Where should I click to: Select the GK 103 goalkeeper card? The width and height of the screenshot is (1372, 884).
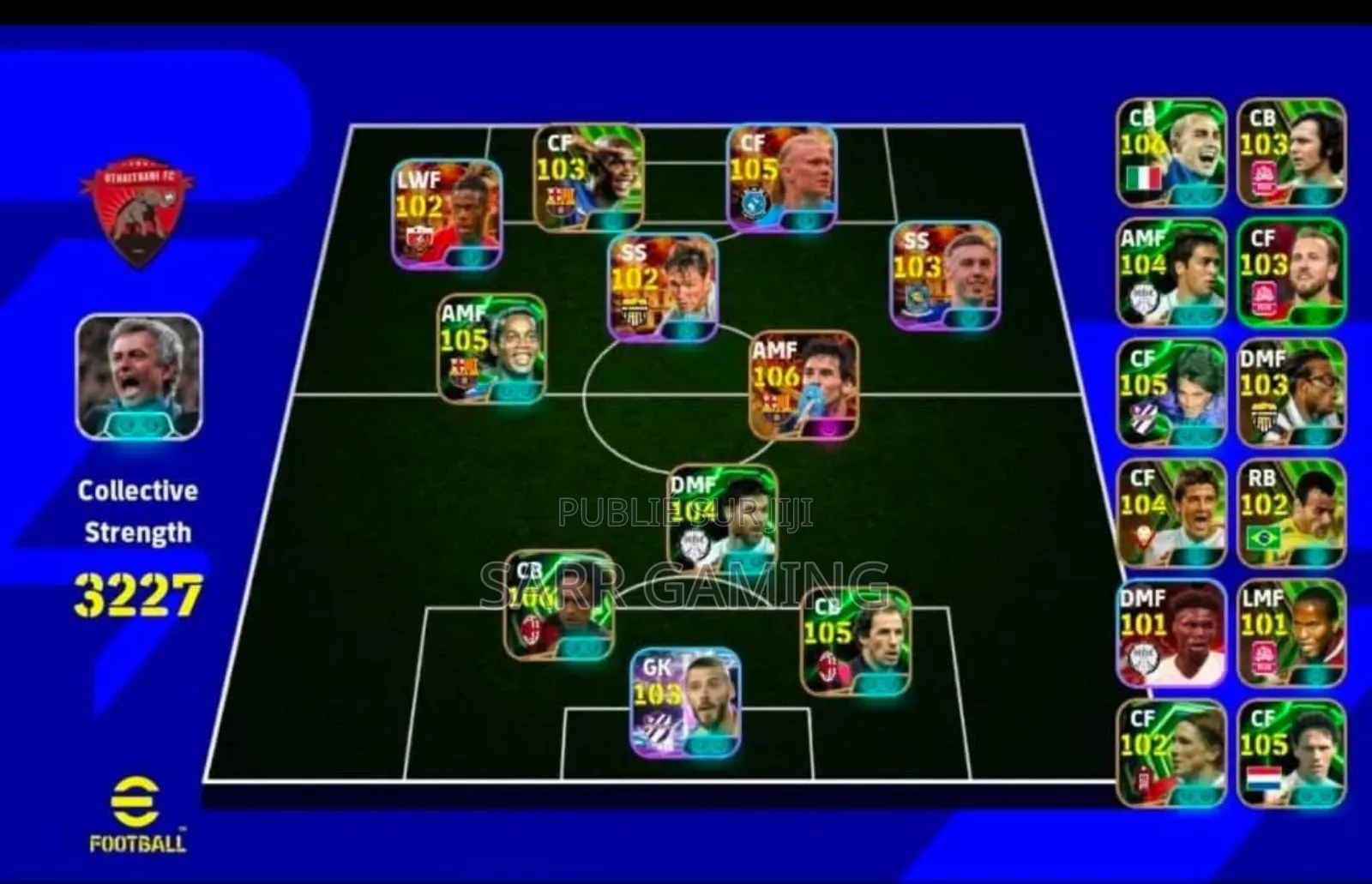[686, 702]
